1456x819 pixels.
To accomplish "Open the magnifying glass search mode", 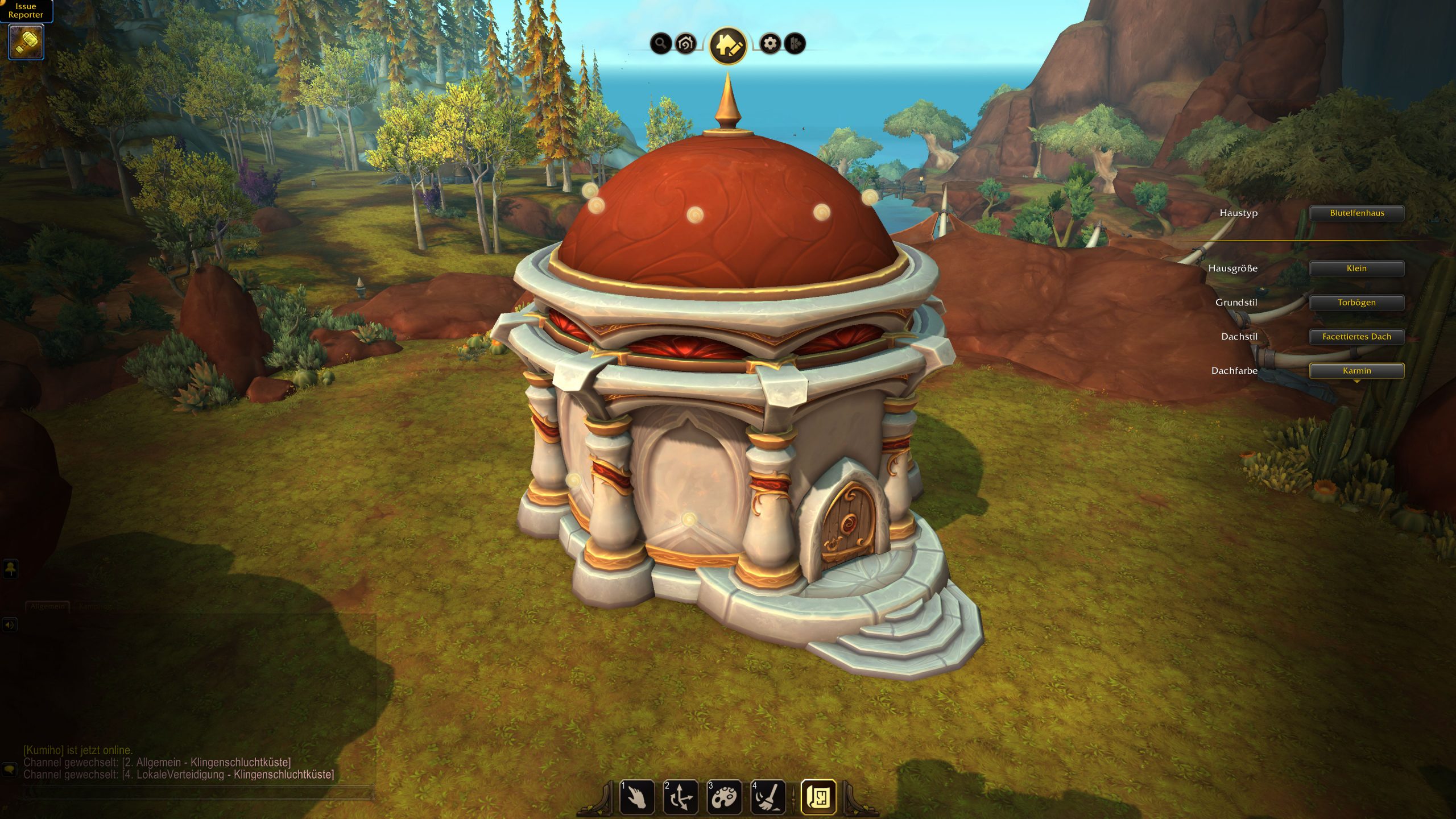I will (660, 43).
